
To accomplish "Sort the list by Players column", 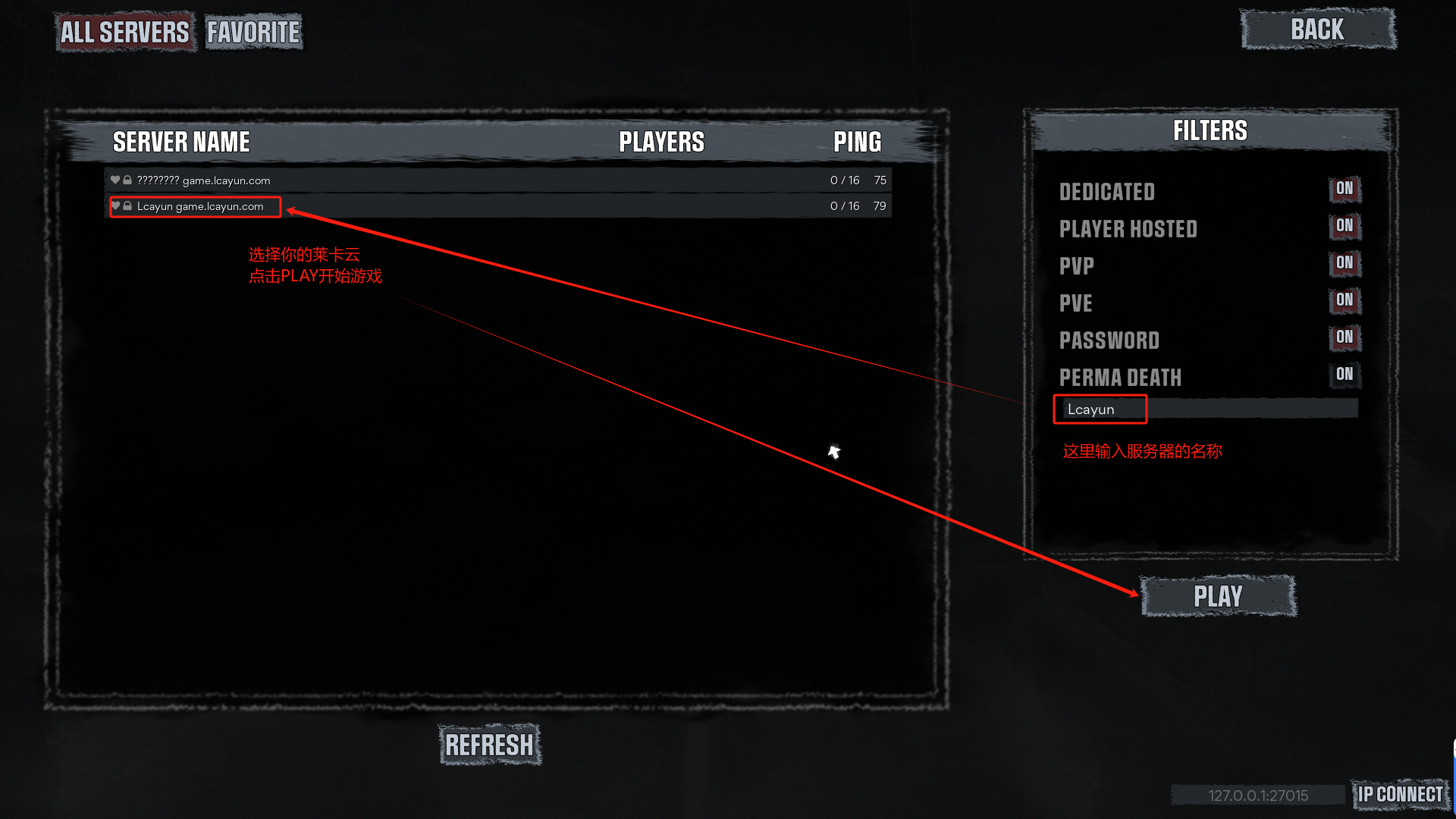I will 661,142.
